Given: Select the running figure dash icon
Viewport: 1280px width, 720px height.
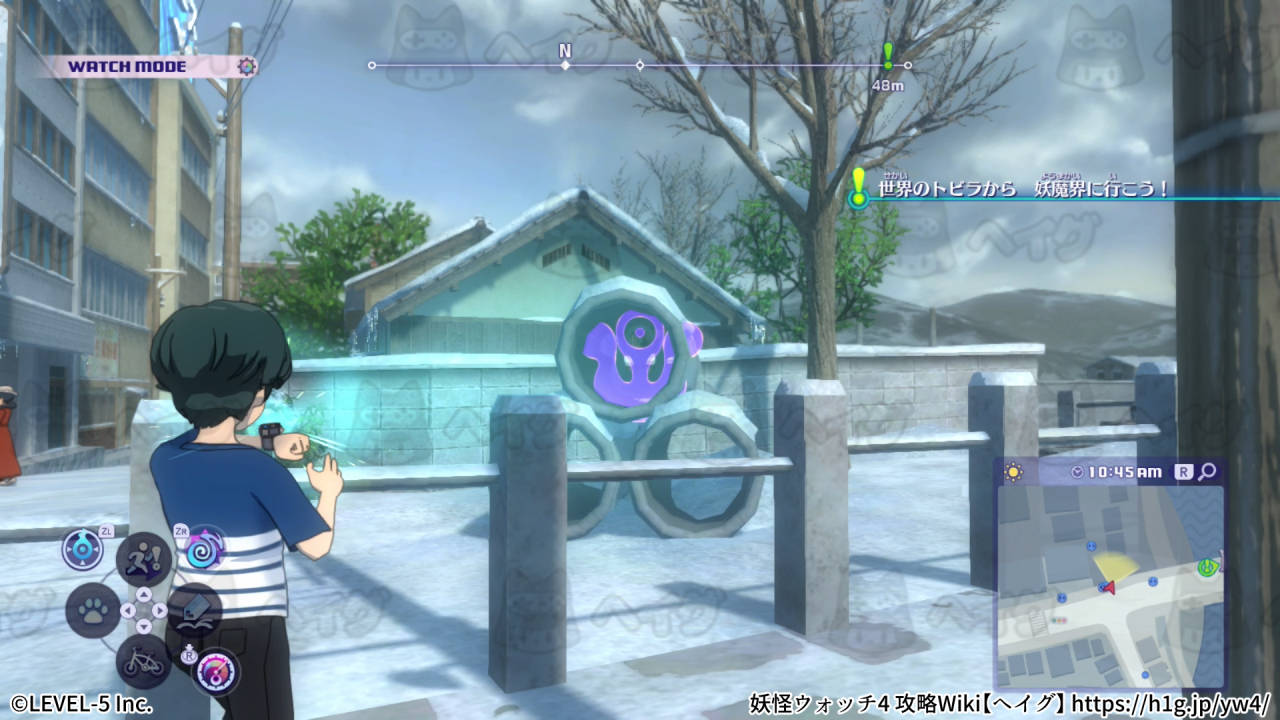Looking at the screenshot, I should coord(144,558).
